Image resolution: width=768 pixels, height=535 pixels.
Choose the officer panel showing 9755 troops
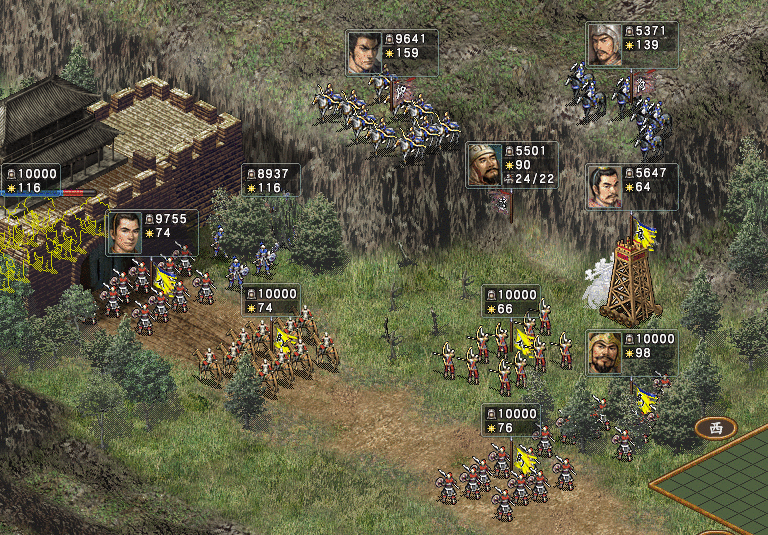(152, 233)
